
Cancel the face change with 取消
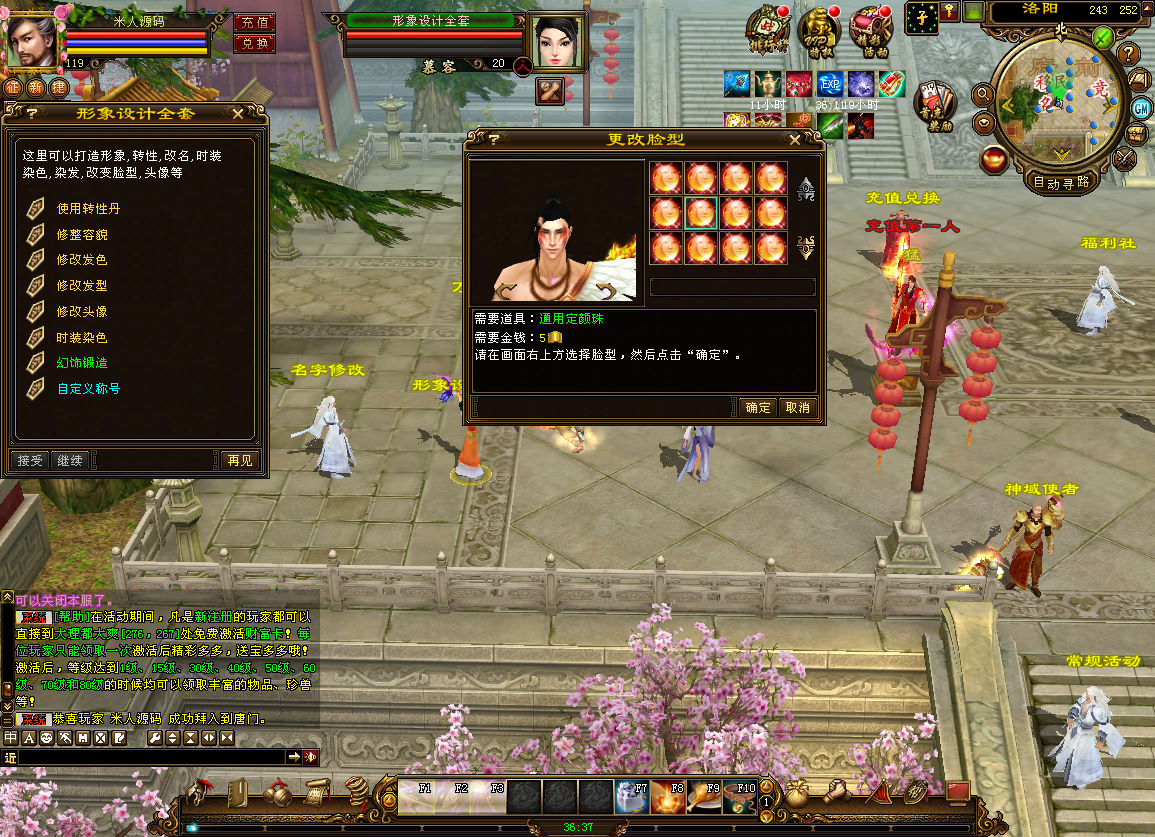(x=797, y=407)
